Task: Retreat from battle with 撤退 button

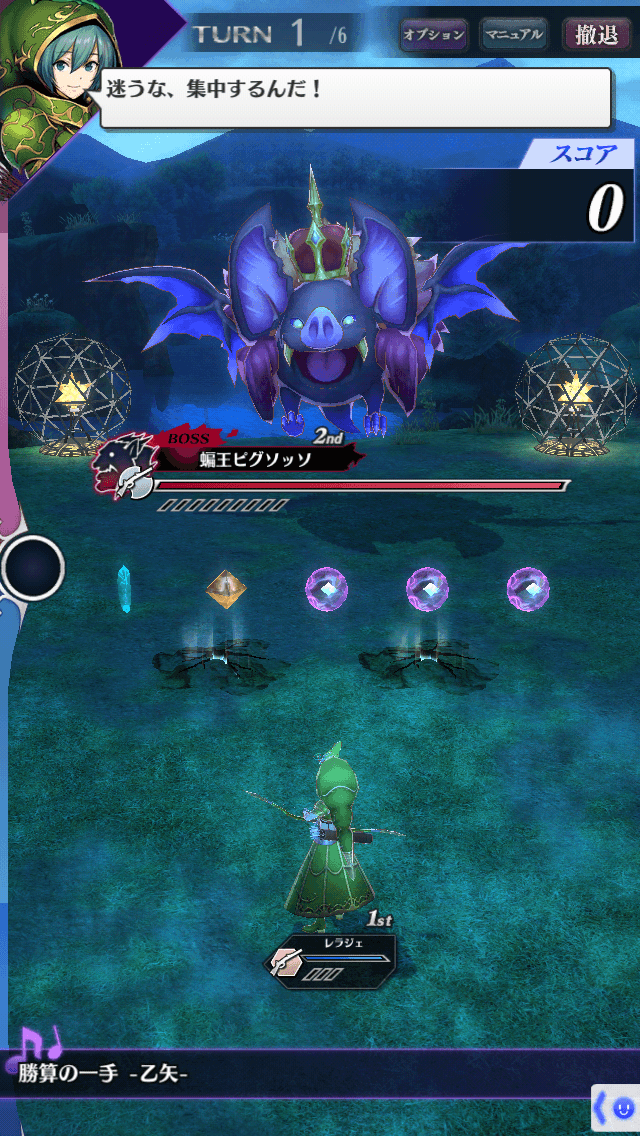Action: pos(596,35)
